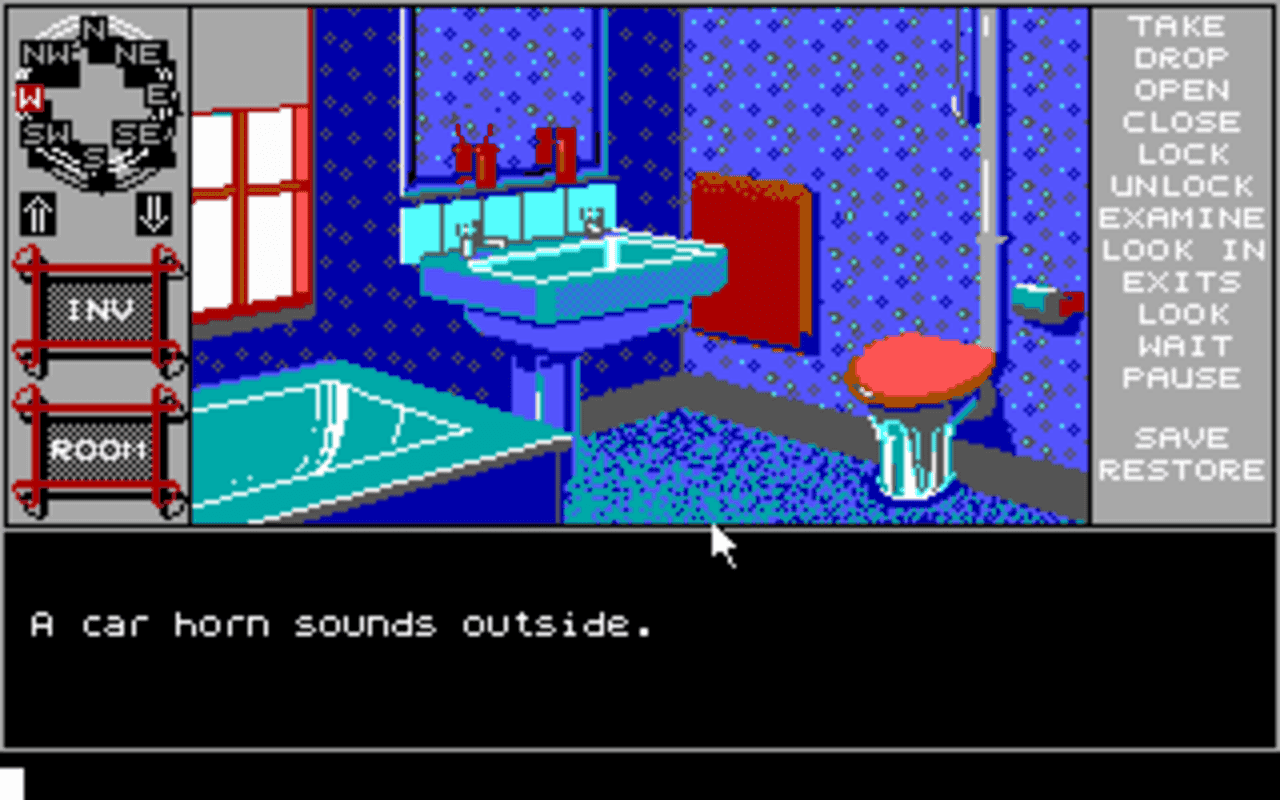
Task: Activate the WAIT command
Action: pyautogui.click(x=1182, y=346)
